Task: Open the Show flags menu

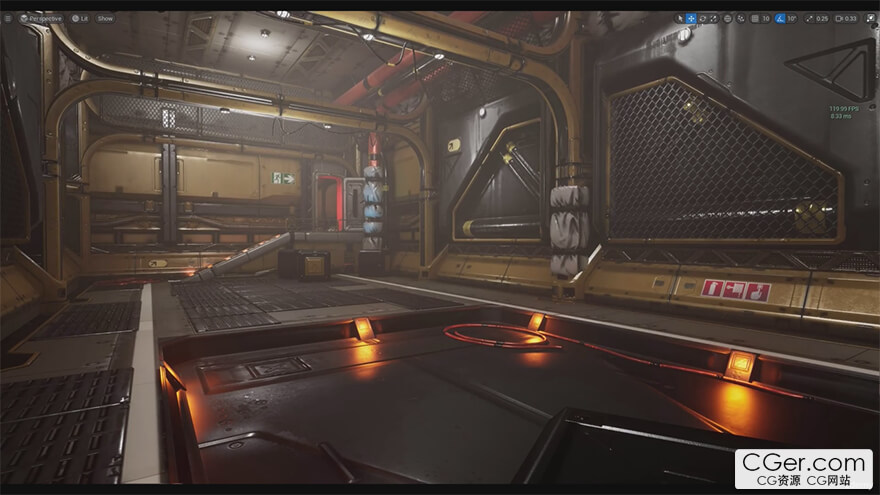Action: (x=105, y=18)
